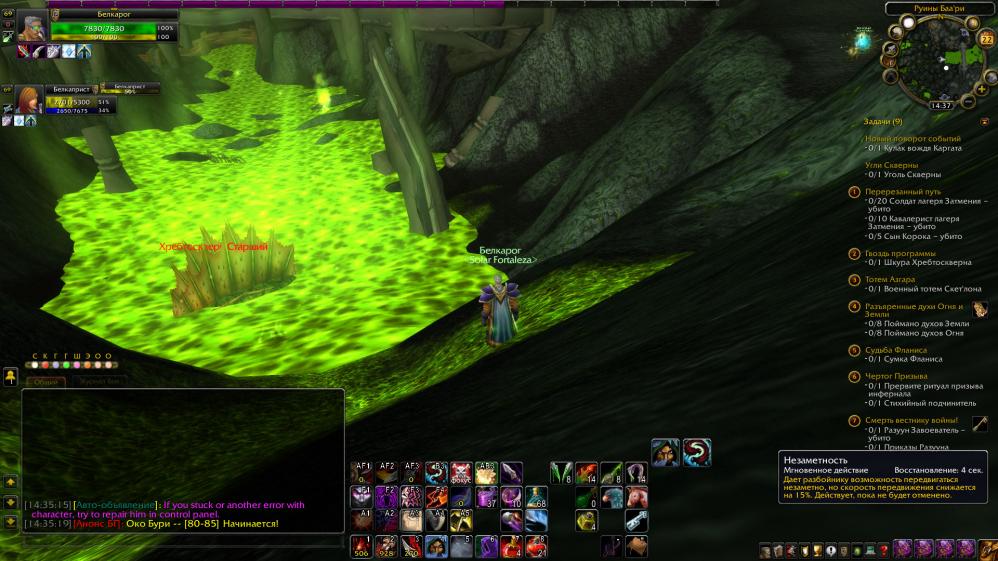
Task: Select quest Судьба Фланиса in the tracker
Action: click(x=895, y=350)
